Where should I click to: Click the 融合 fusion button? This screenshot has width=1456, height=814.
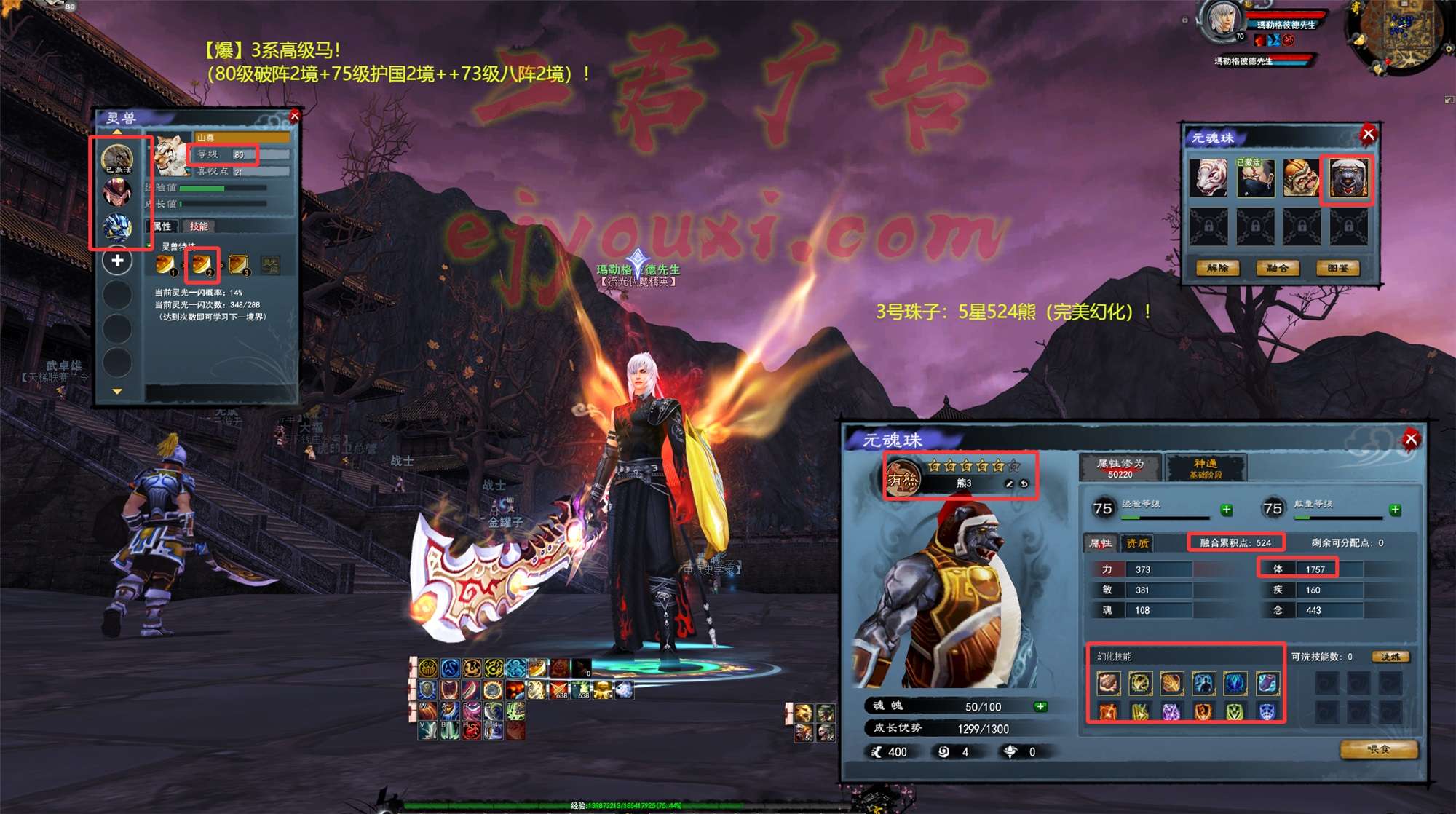click(1278, 269)
